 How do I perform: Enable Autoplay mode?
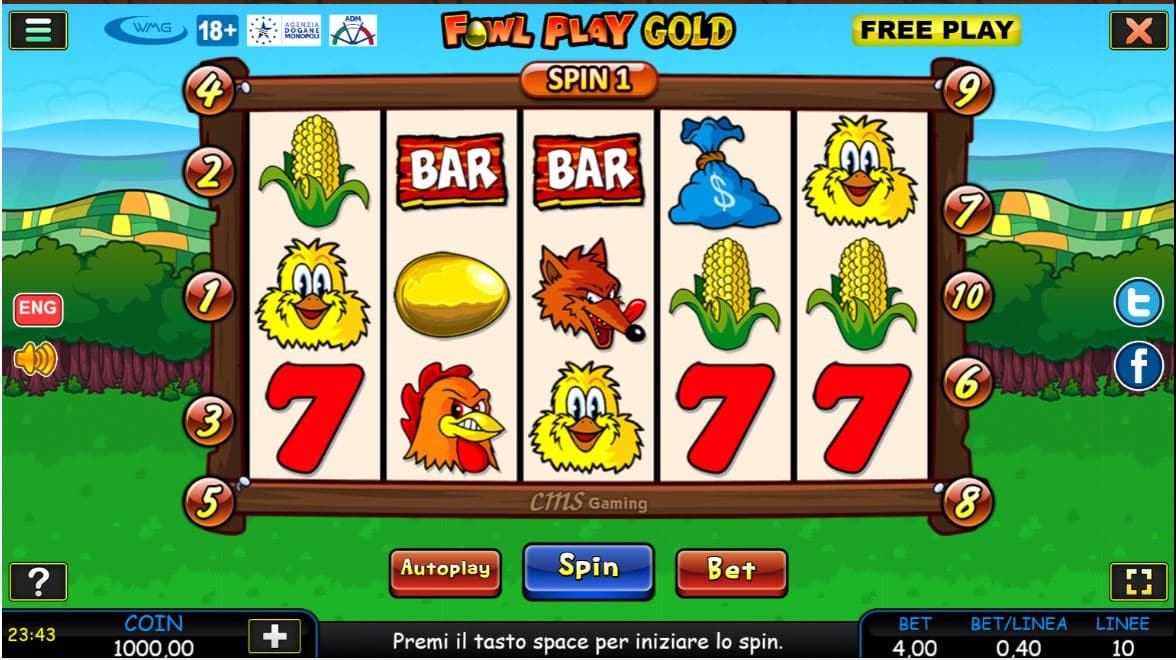point(445,571)
